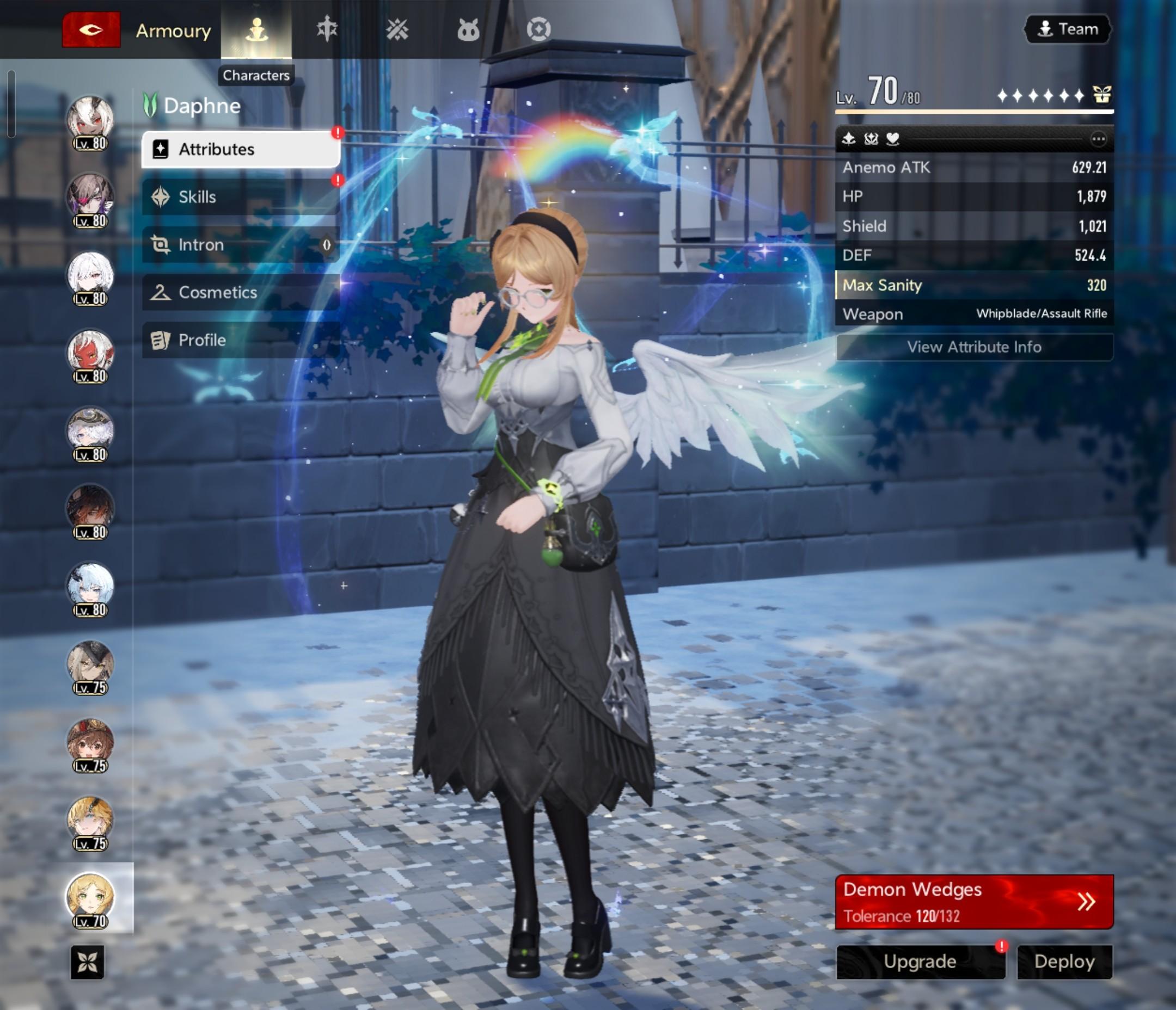Click the four-petal icon below portraits
Viewport: 1176px width, 1010px height.
coord(88,962)
